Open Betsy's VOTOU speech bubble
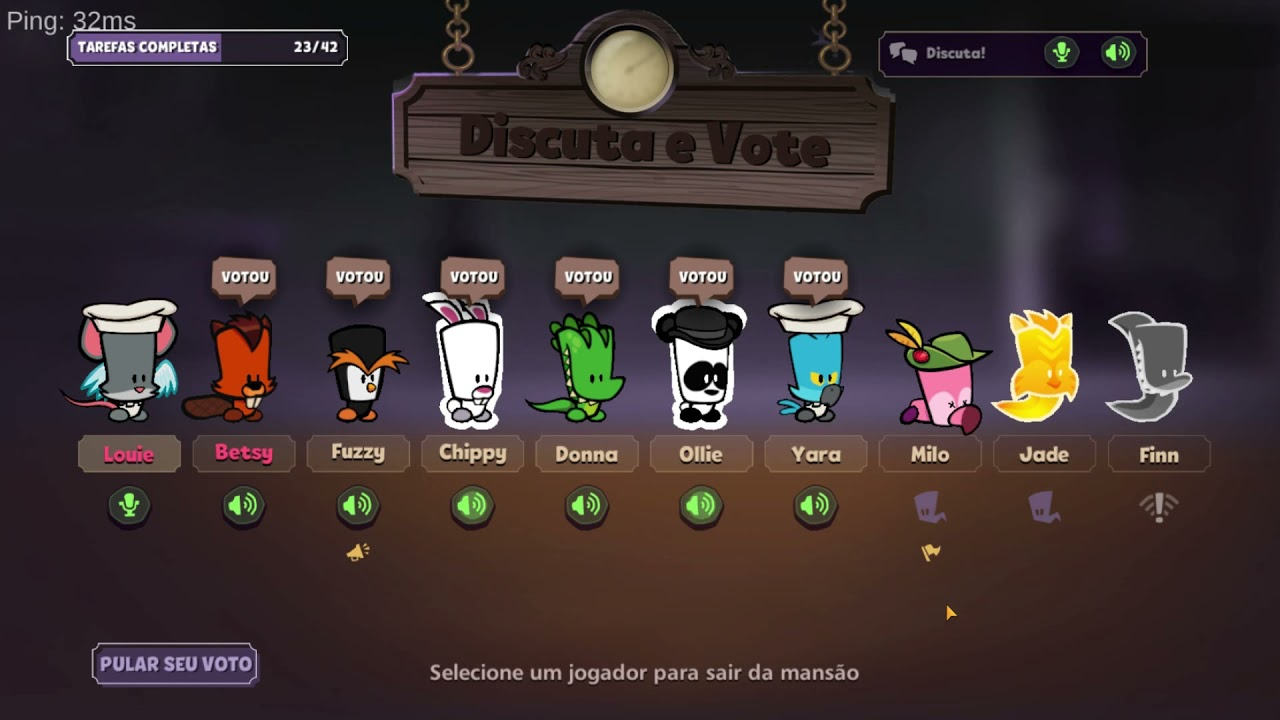Viewport: 1280px width, 720px height. (x=243, y=277)
